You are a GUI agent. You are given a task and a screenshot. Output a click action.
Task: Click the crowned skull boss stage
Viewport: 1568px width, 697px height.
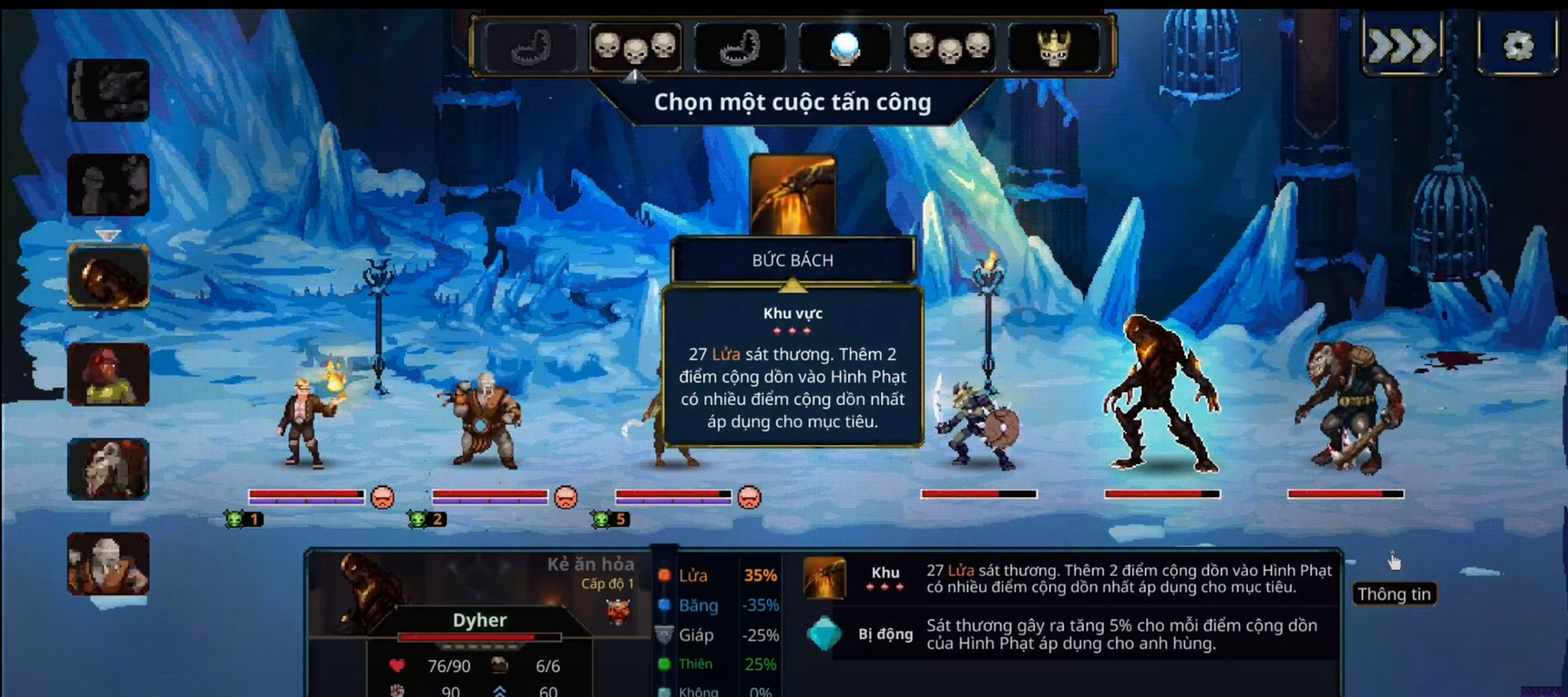pyautogui.click(x=1054, y=47)
